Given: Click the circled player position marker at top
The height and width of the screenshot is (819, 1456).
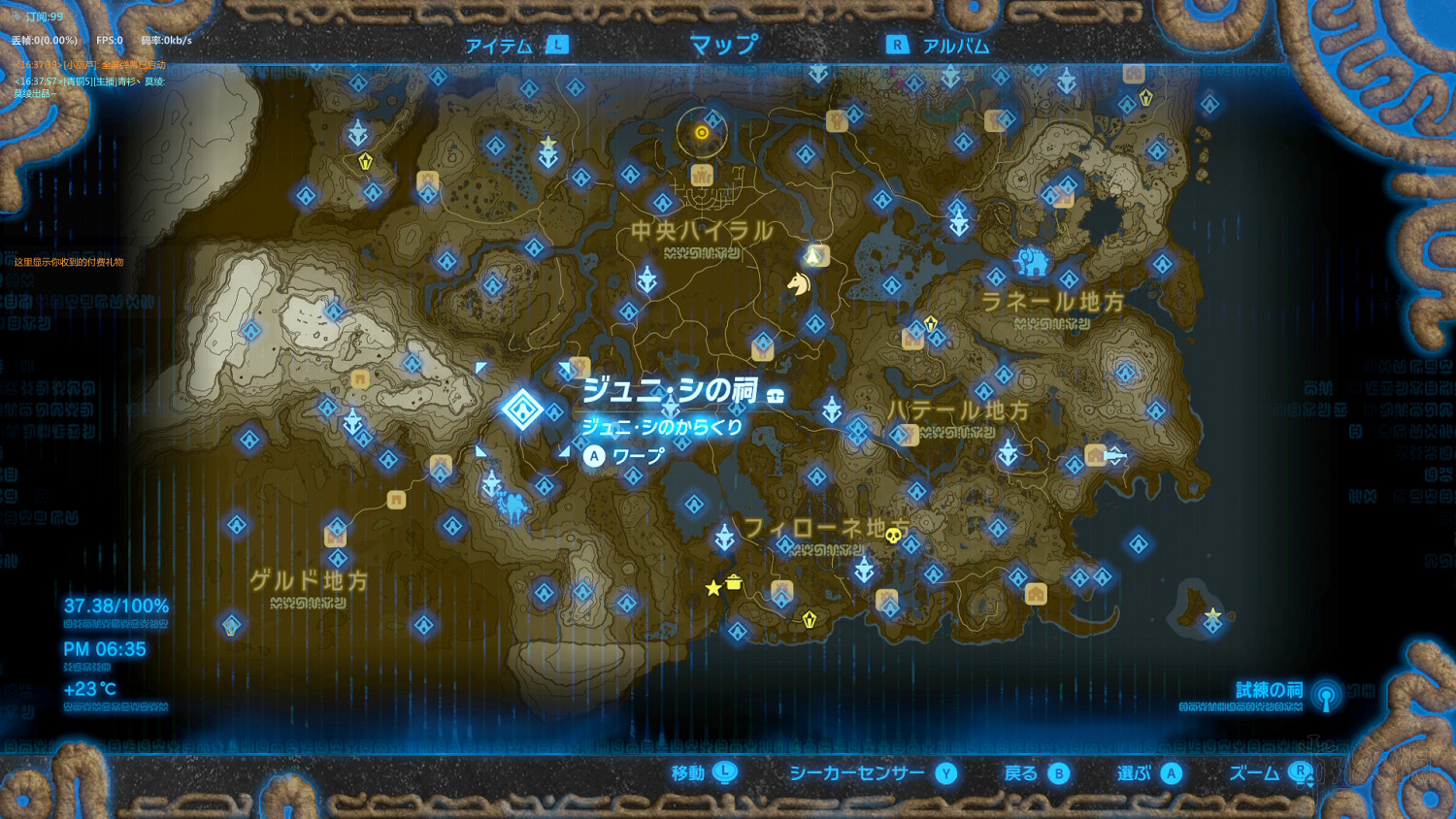Looking at the screenshot, I should (702, 133).
